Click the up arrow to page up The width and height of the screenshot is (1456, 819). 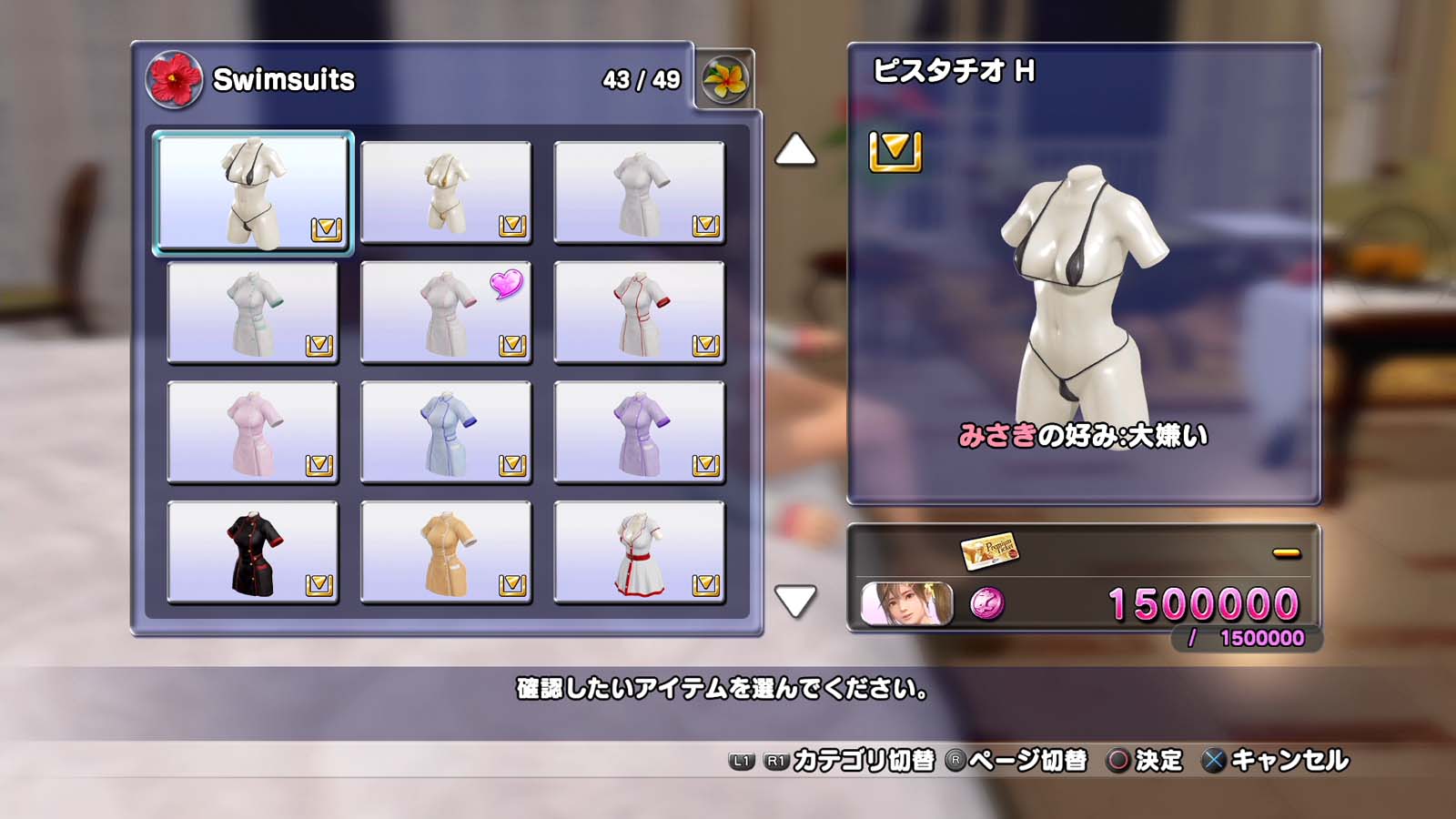795,150
